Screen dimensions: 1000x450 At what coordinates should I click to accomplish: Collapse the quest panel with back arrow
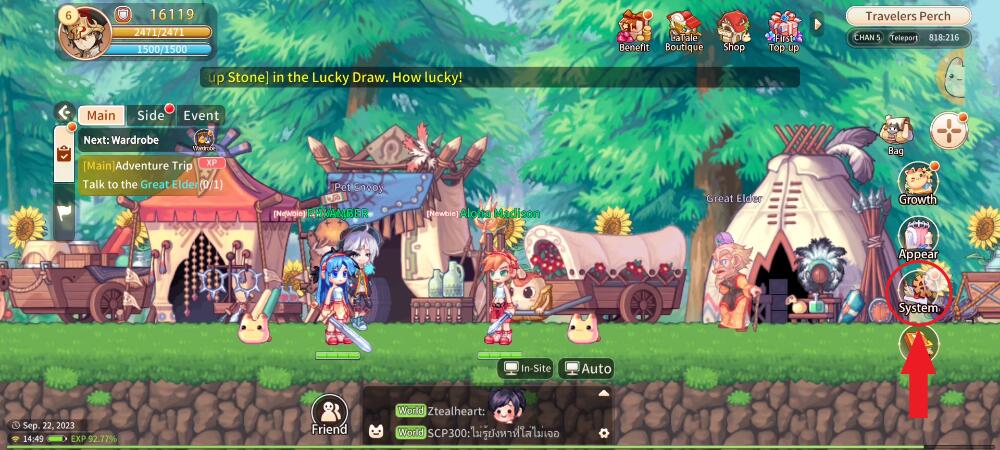click(x=64, y=113)
